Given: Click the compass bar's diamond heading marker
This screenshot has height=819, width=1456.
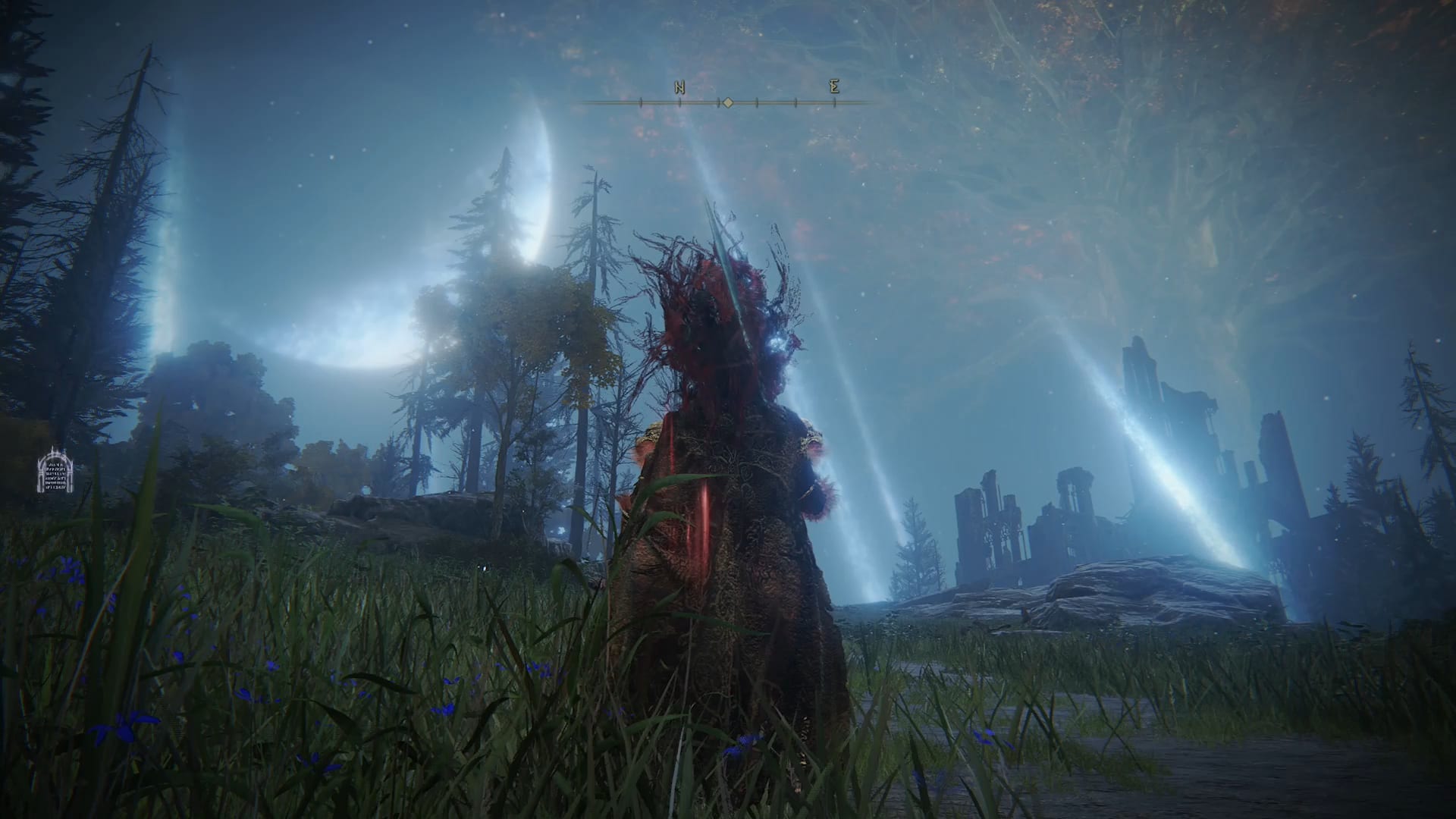Looking at the screenshot, I should point(727,102).
